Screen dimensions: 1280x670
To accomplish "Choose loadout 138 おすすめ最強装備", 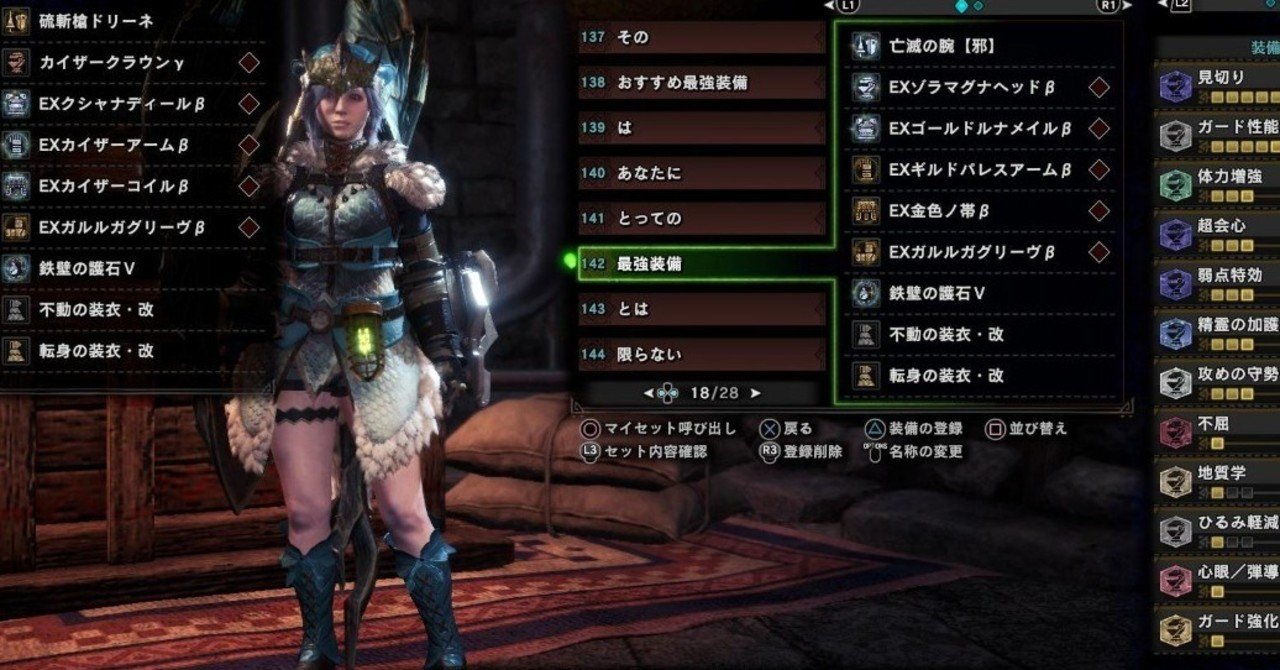I will [700, 82].
